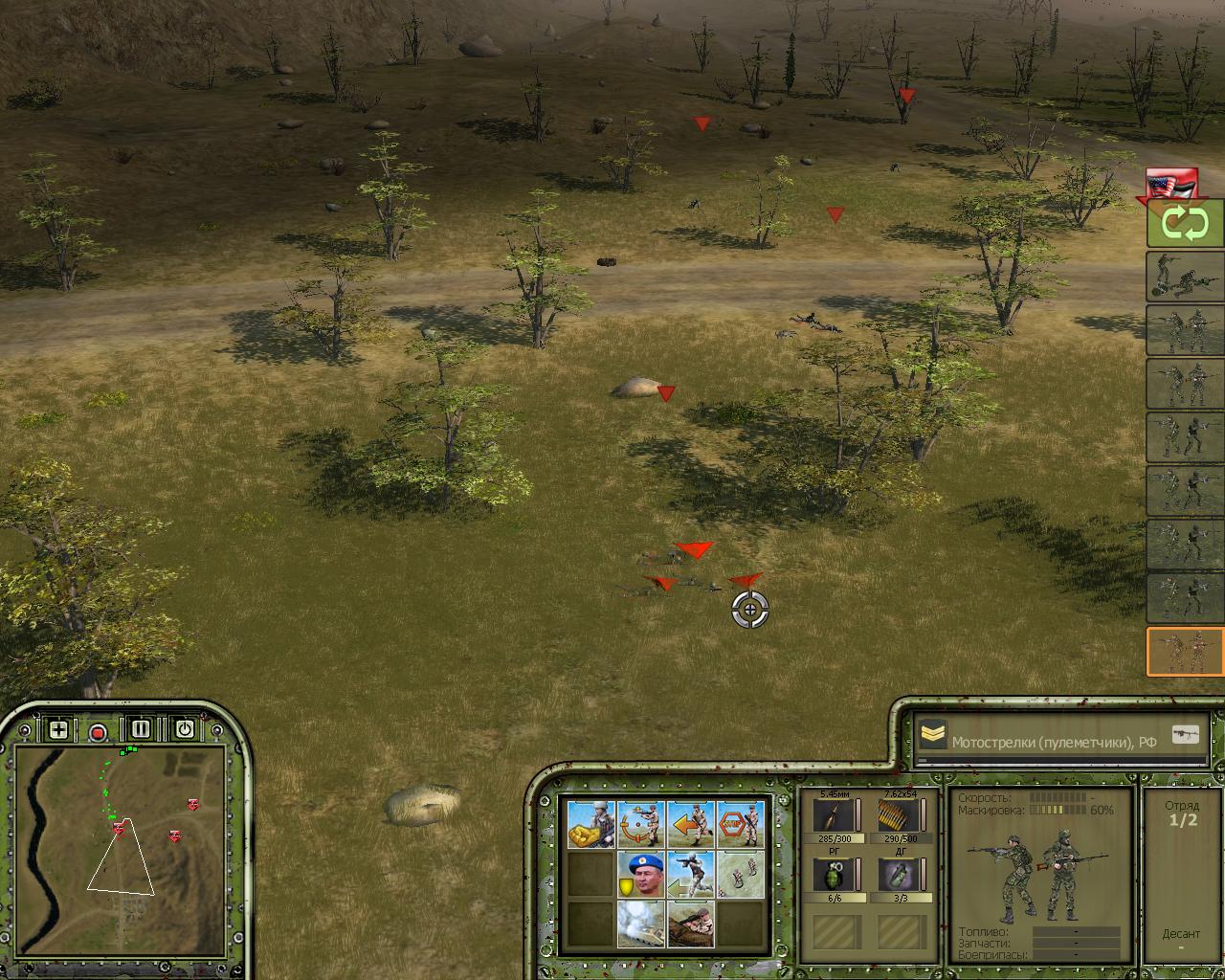This screenshot has width=1225, height=980.
Task: Pause the game with the pause button
Action: click(x=141, y=729)
